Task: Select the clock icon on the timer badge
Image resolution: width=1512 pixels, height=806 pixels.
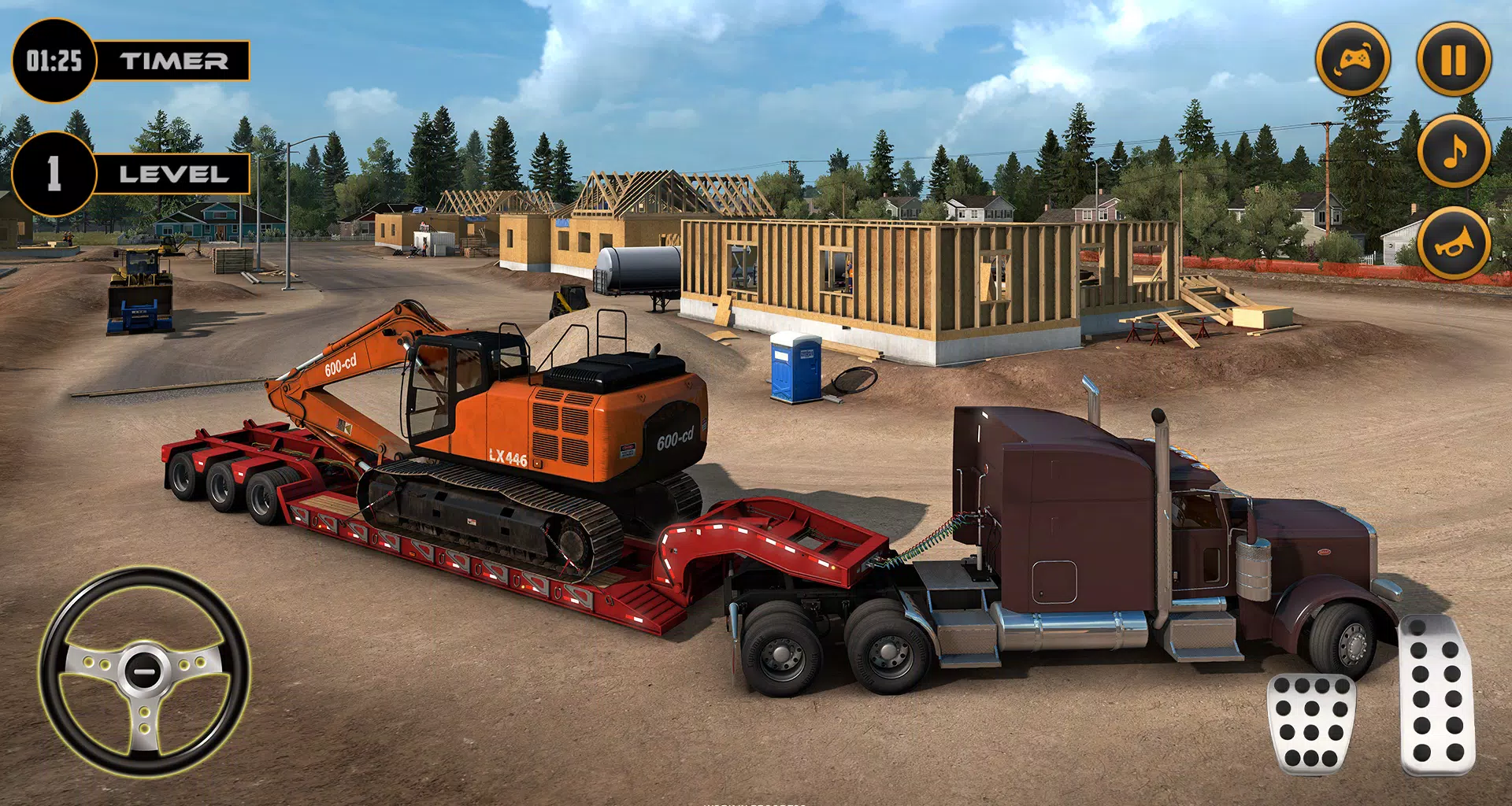Action: tap(54, 58)
